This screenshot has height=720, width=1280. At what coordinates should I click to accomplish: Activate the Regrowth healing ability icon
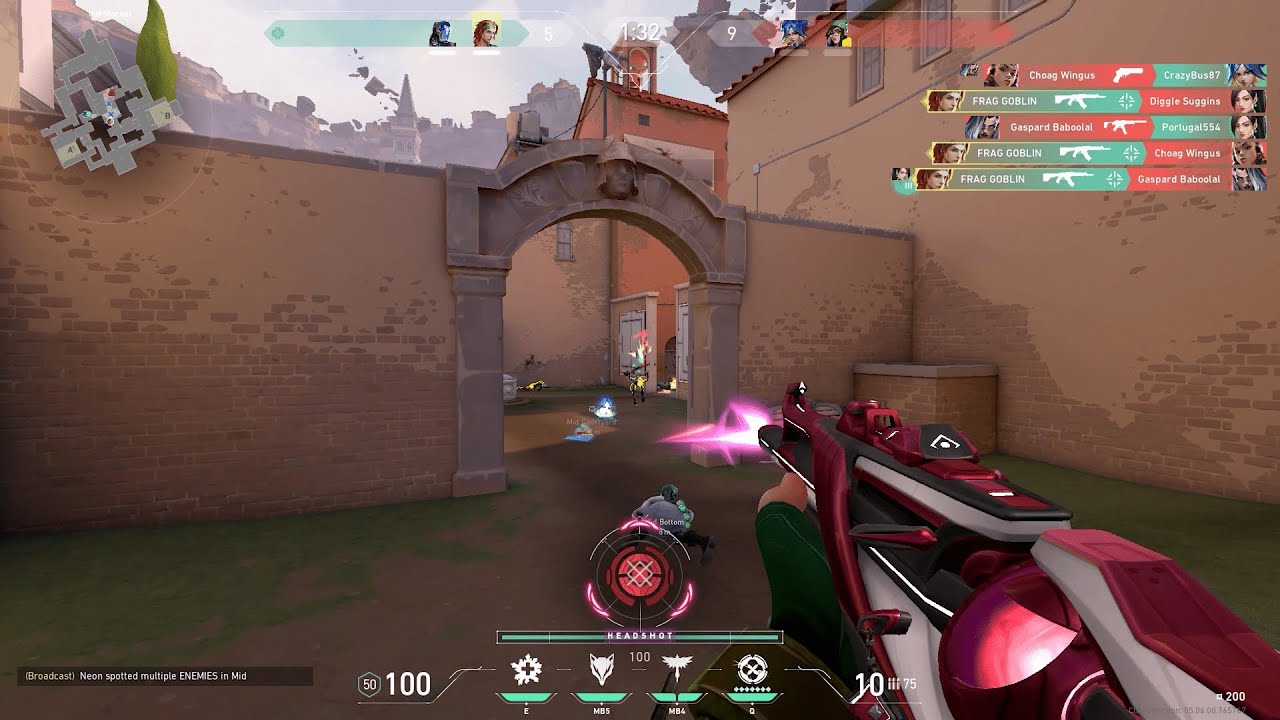point(526,669)
